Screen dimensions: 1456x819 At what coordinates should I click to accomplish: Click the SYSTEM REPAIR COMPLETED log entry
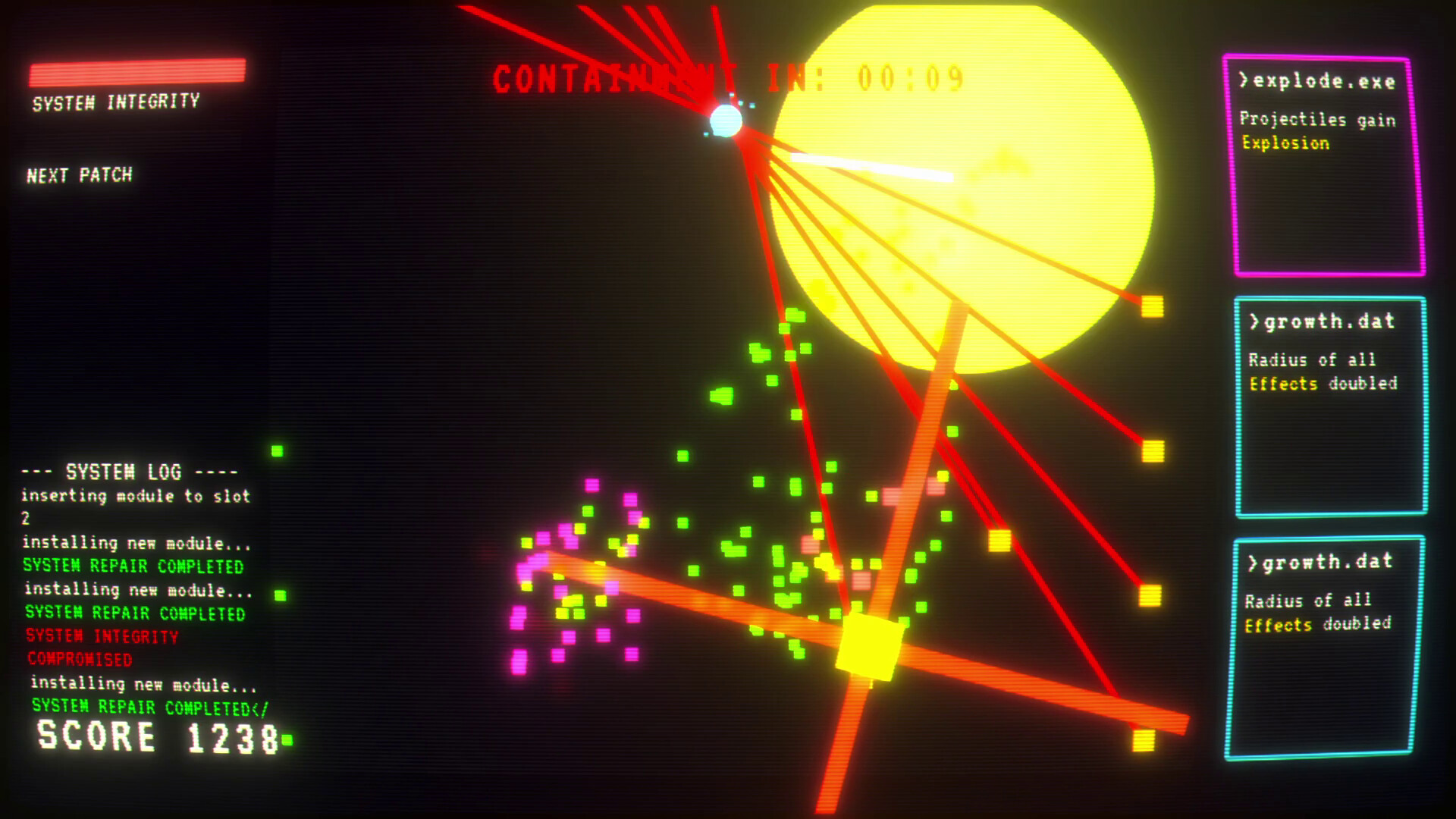131,566
